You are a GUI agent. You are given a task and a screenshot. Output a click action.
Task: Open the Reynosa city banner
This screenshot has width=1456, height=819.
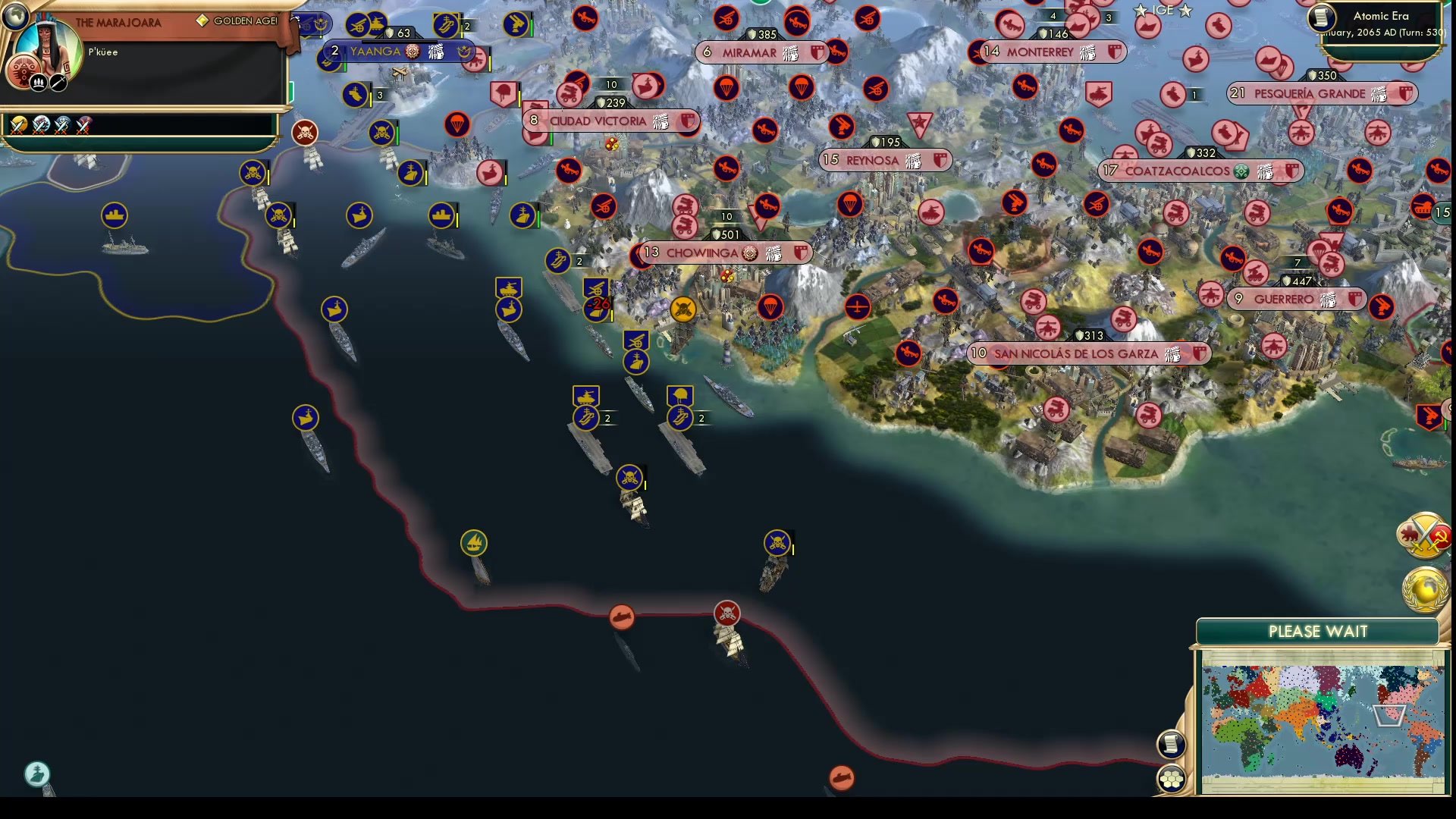pos(883,160)
